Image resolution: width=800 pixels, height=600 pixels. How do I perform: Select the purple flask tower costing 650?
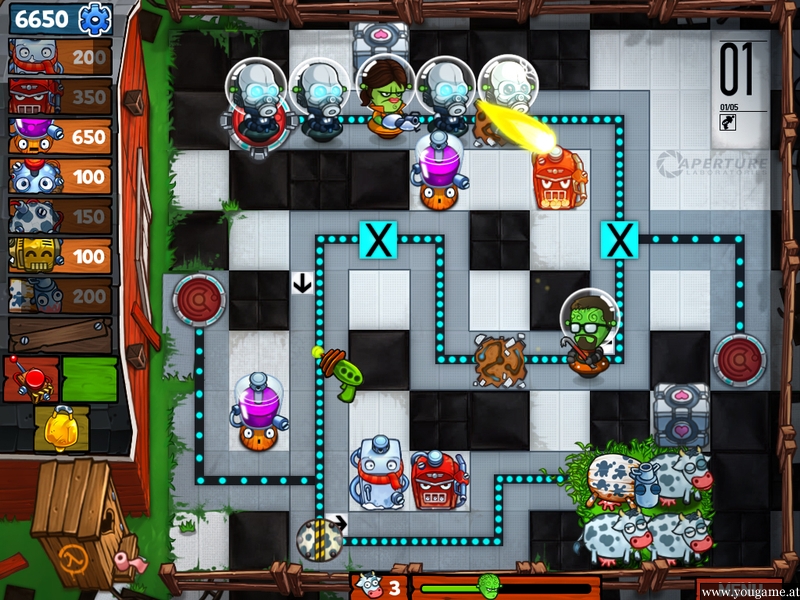[60, 137]
